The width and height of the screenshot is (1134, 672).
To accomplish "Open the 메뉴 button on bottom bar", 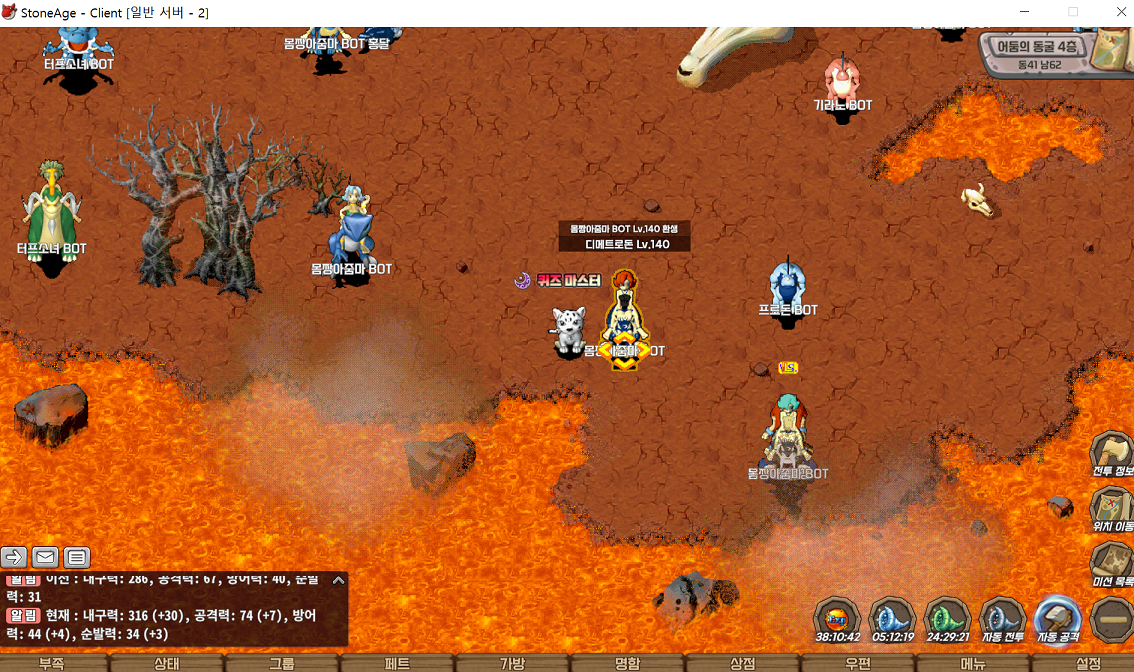I will pos(973,663).
